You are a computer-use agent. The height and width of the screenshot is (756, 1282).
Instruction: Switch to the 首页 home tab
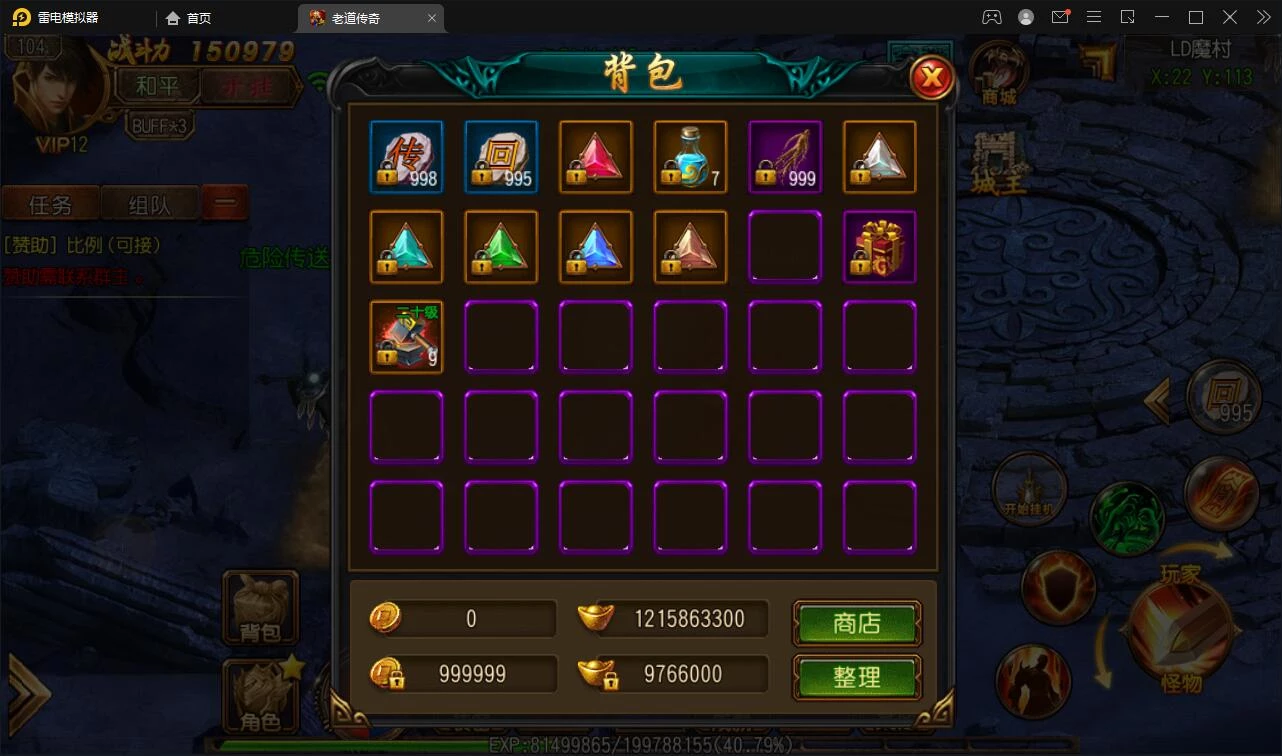tap(189, 18)
